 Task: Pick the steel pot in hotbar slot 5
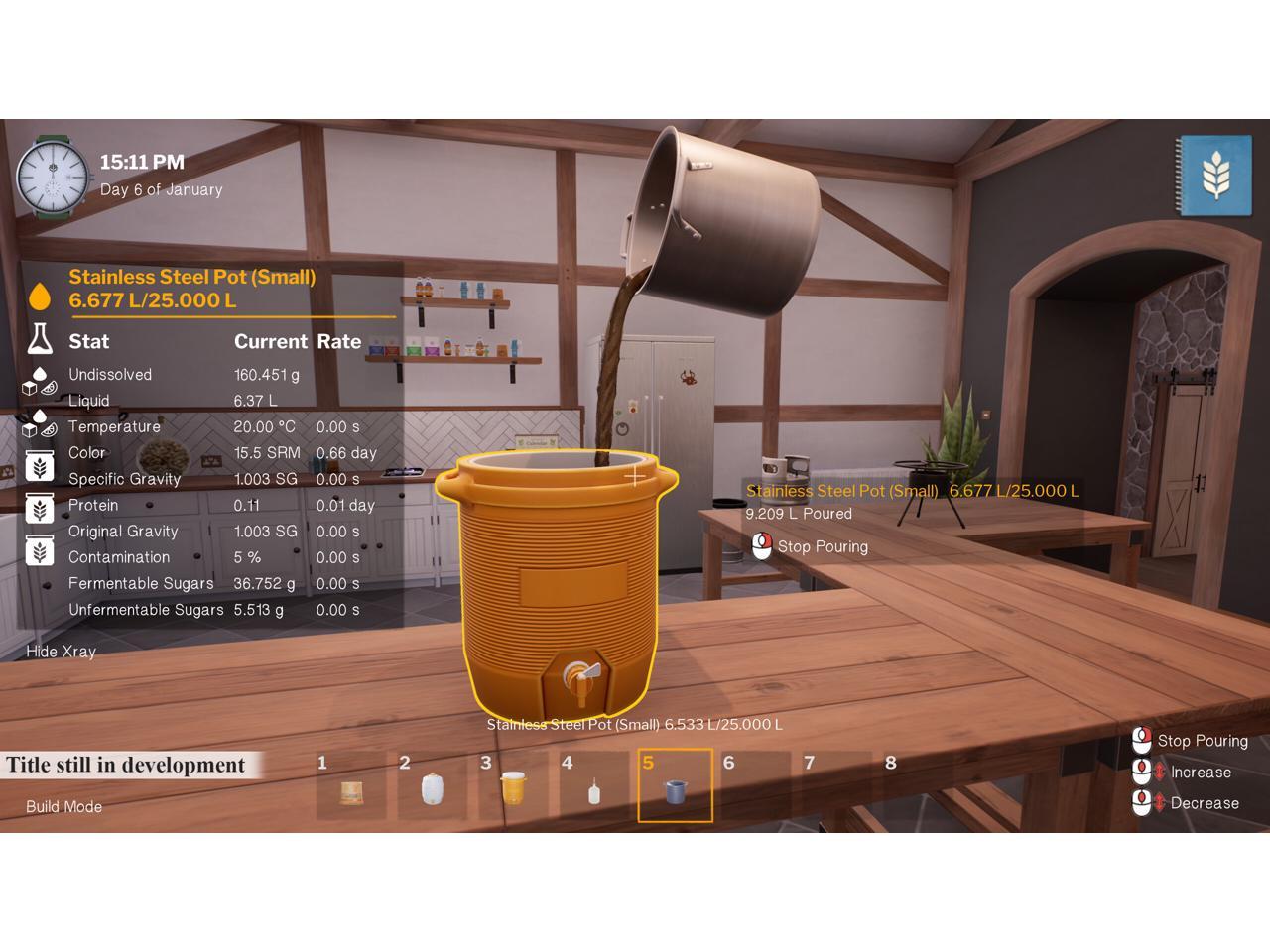675,790
